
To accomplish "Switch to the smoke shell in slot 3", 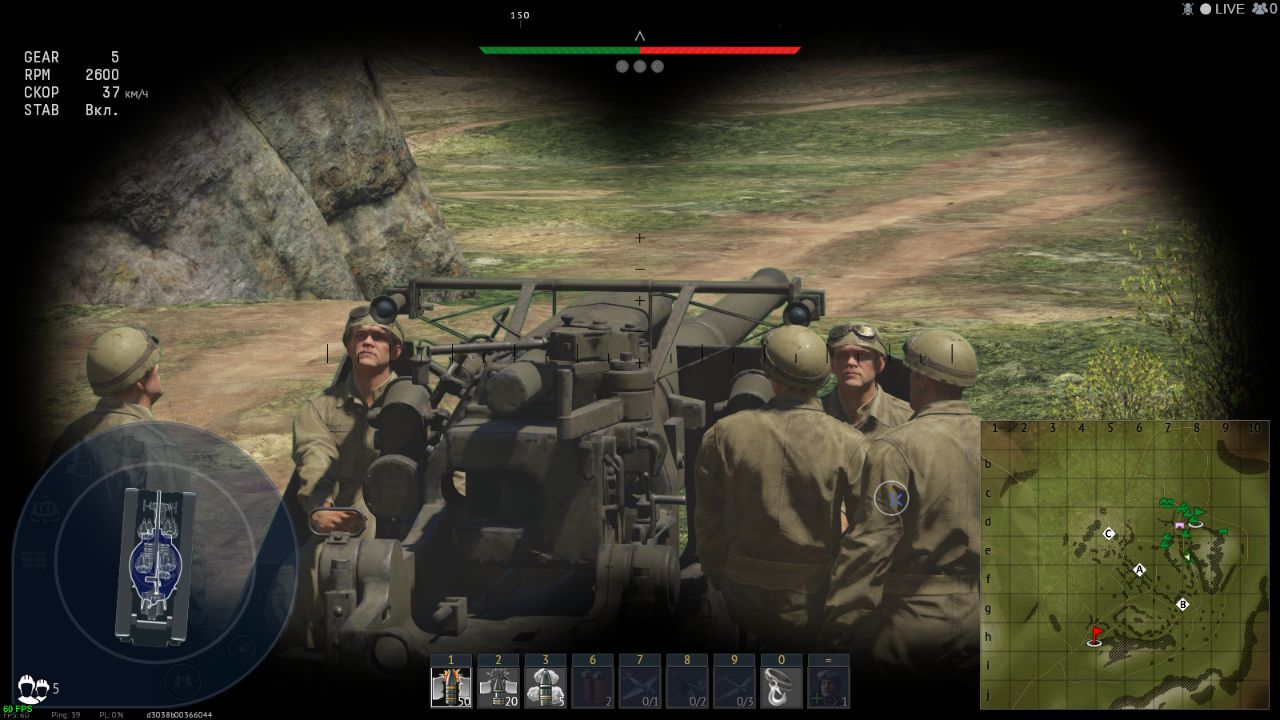I will 545,686.
